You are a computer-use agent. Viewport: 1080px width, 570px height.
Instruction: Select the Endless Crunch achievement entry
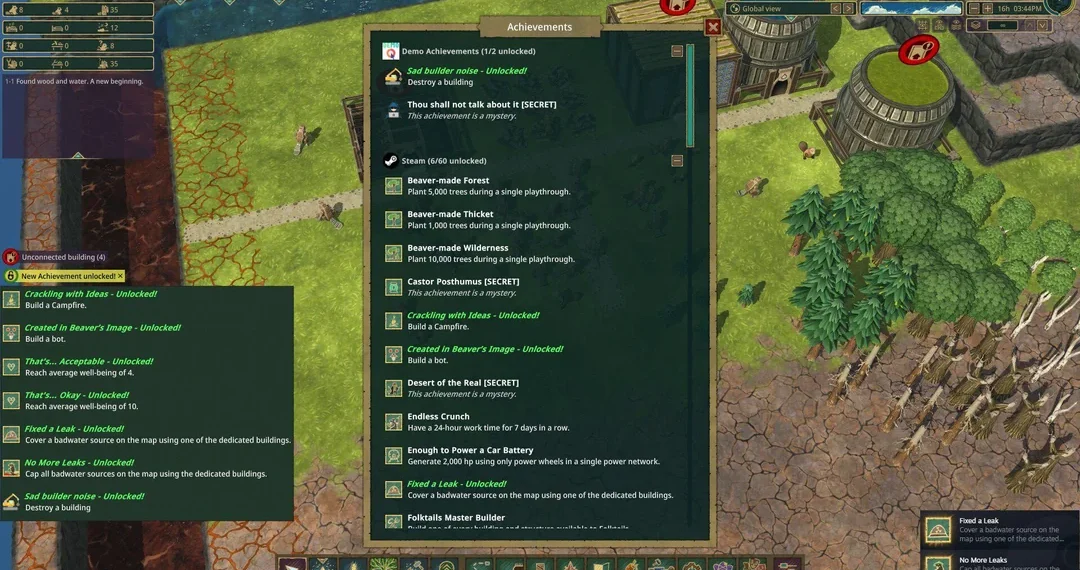pyautogui.click(x=488, y=422)
